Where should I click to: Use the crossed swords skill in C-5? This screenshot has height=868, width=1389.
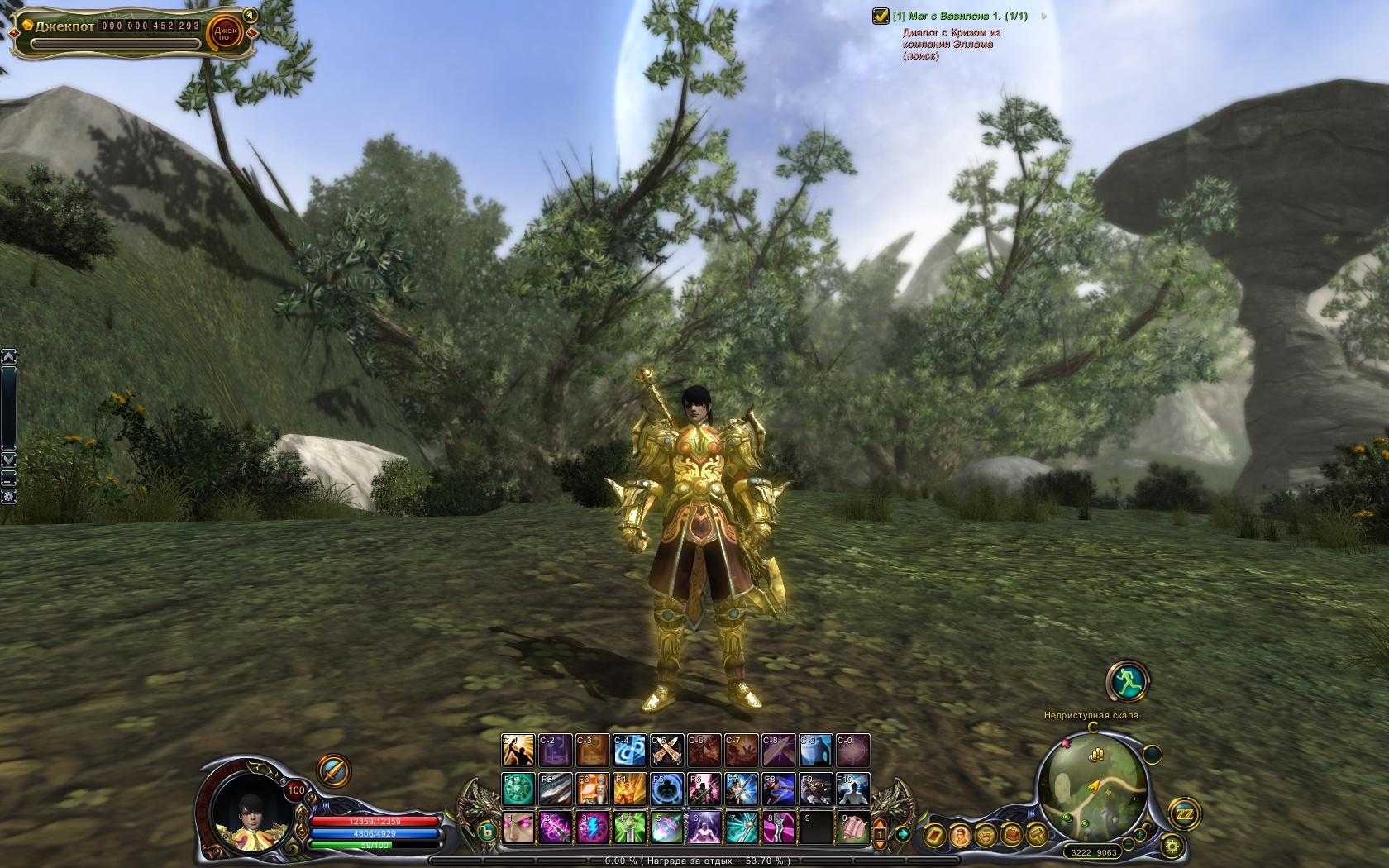(x=667, y=751)
